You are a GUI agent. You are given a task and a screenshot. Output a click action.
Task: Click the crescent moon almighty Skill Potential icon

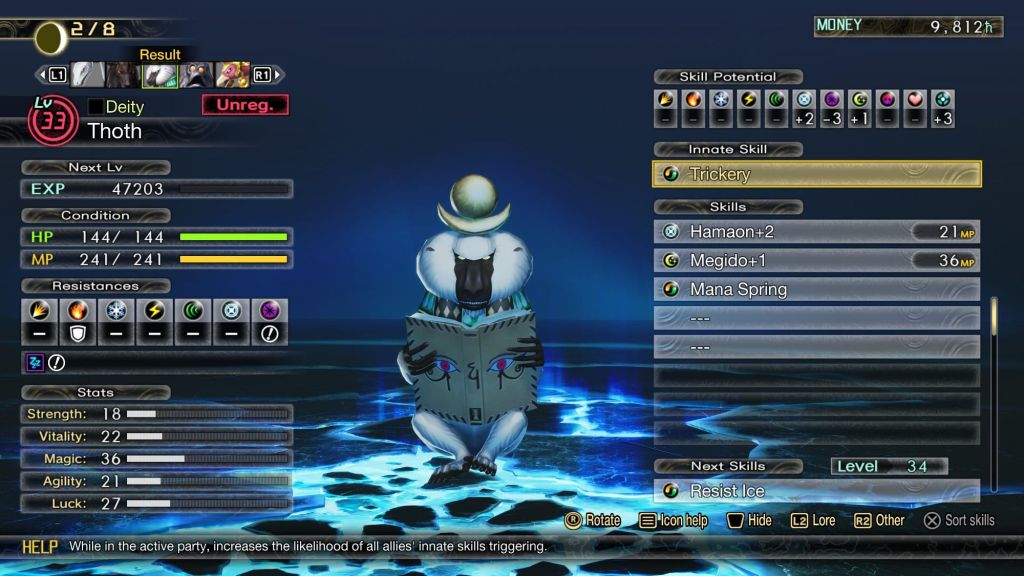tap(859, 99)
